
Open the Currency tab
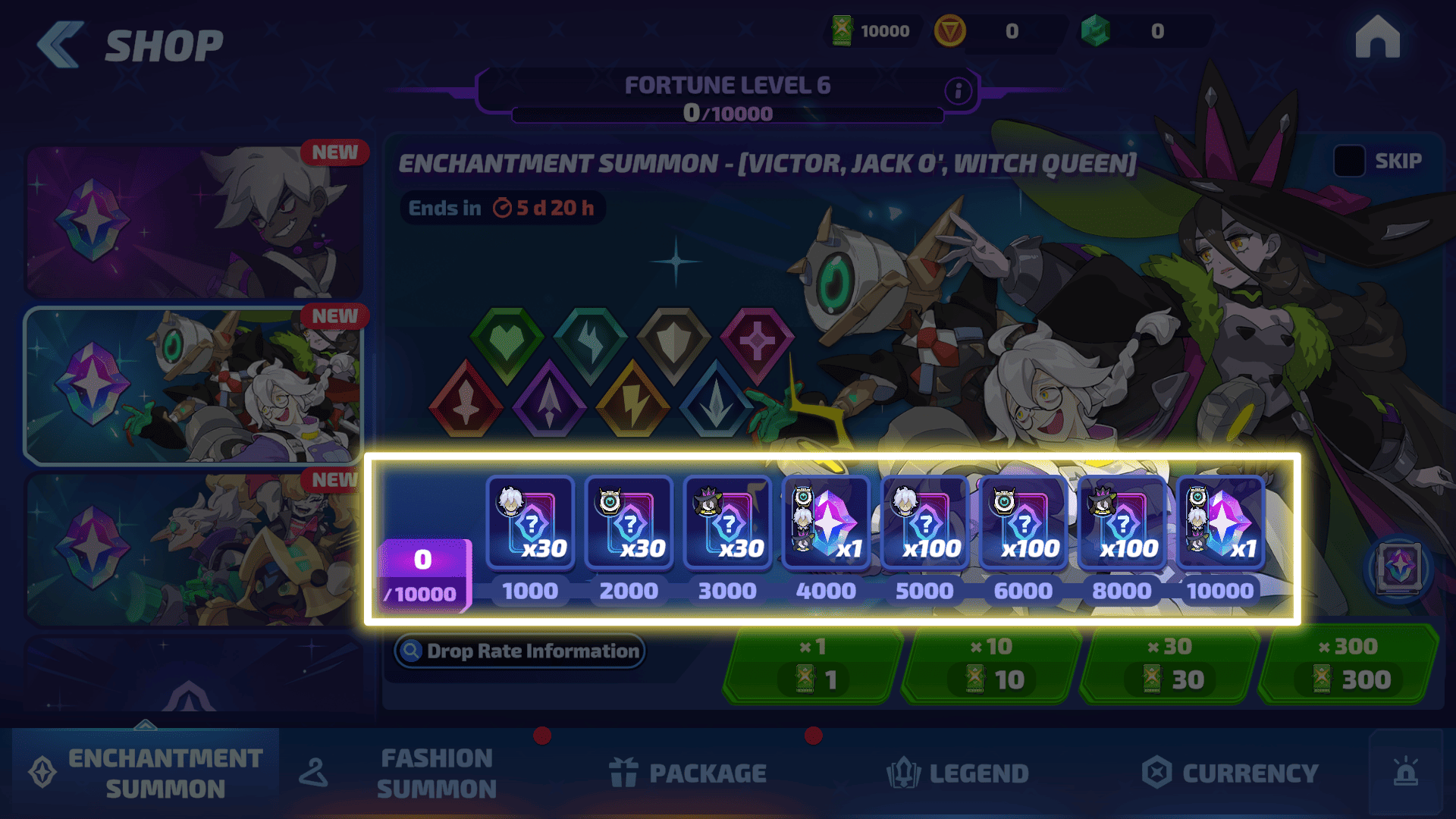tap(1230, 773)
